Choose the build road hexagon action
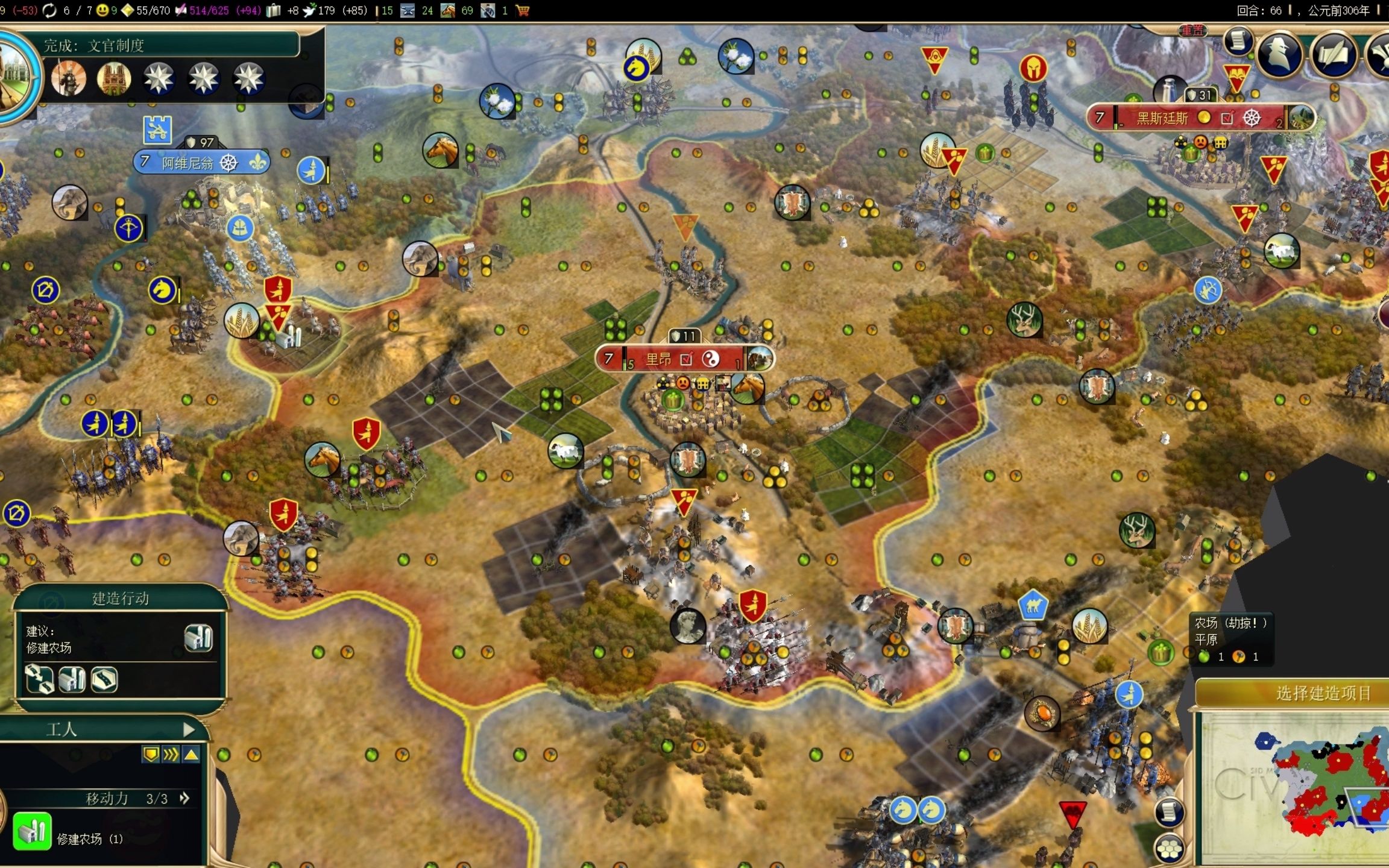Screen dimensions: 1389x868 pos(104,680)
